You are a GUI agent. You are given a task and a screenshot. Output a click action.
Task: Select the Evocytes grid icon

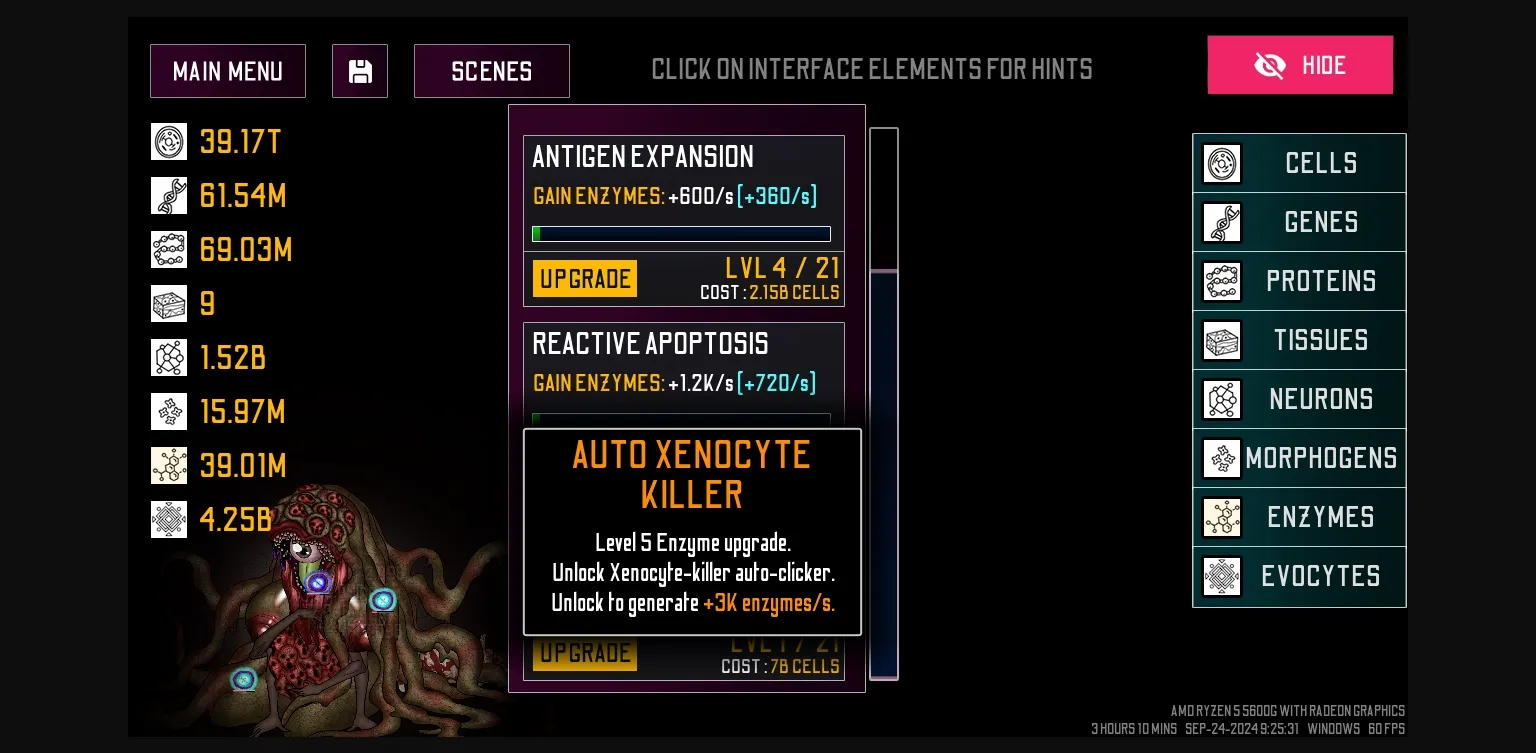[x=1221, y=576]
